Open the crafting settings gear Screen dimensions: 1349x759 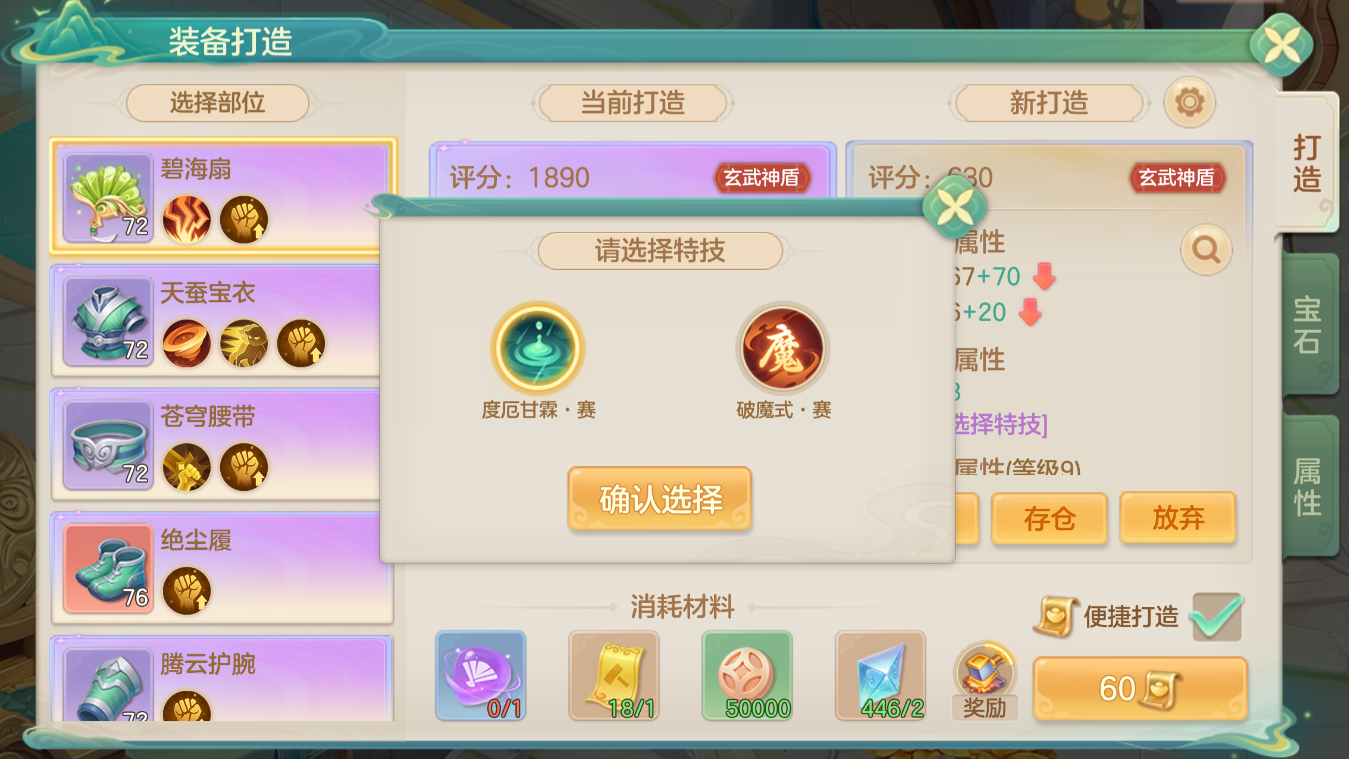1188,103
